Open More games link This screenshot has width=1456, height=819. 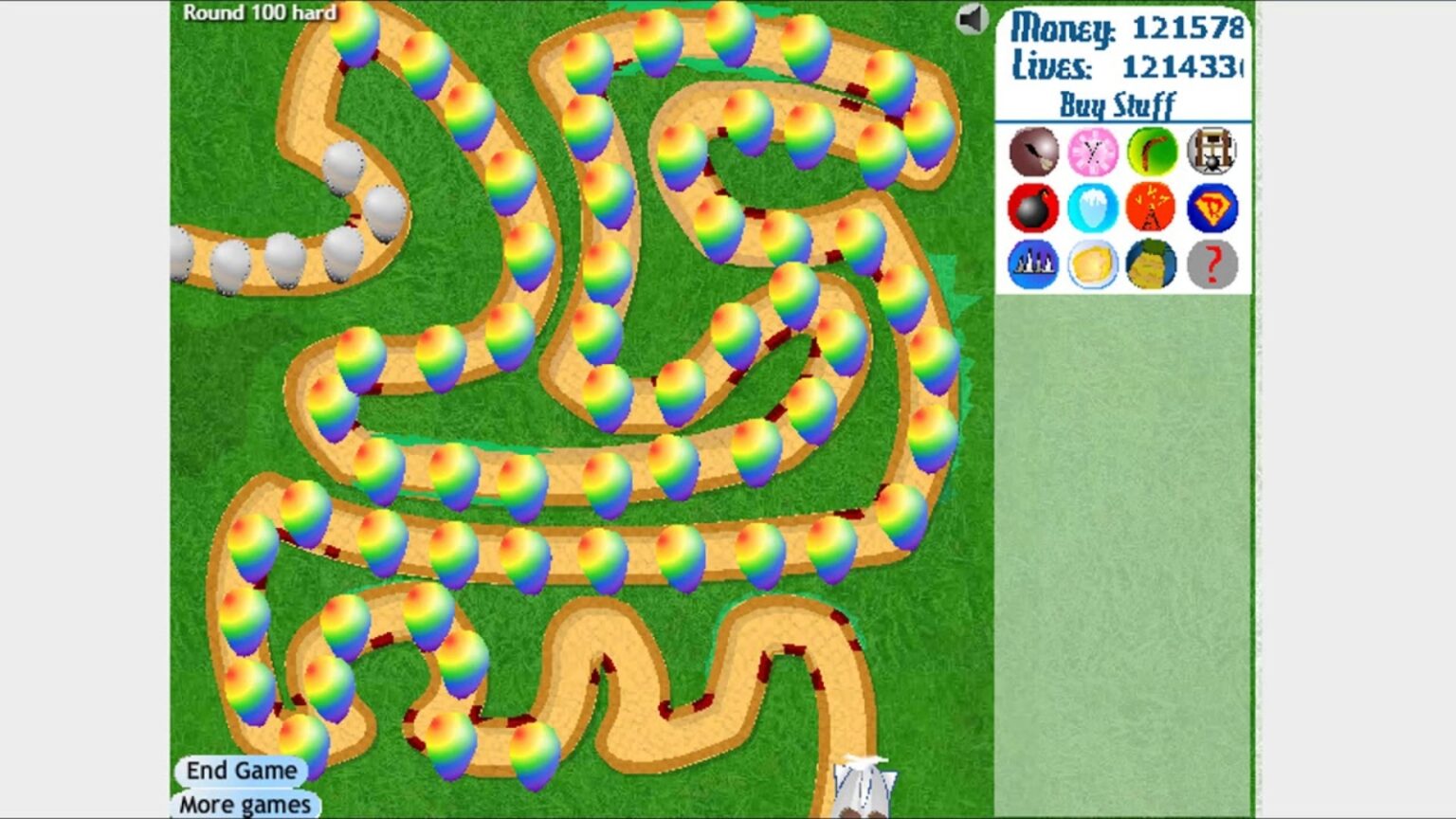243,804
